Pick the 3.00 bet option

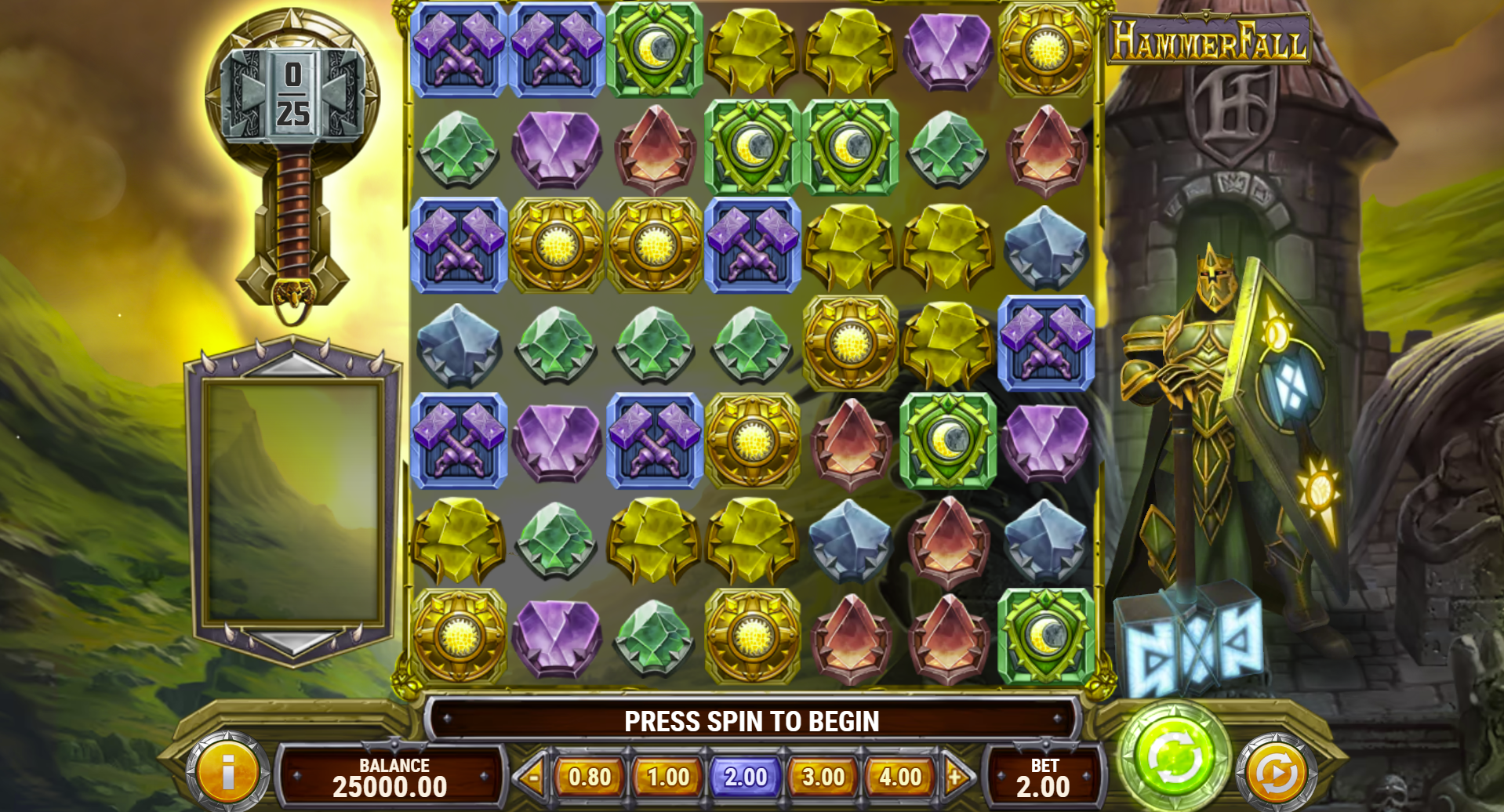(823, 777)
